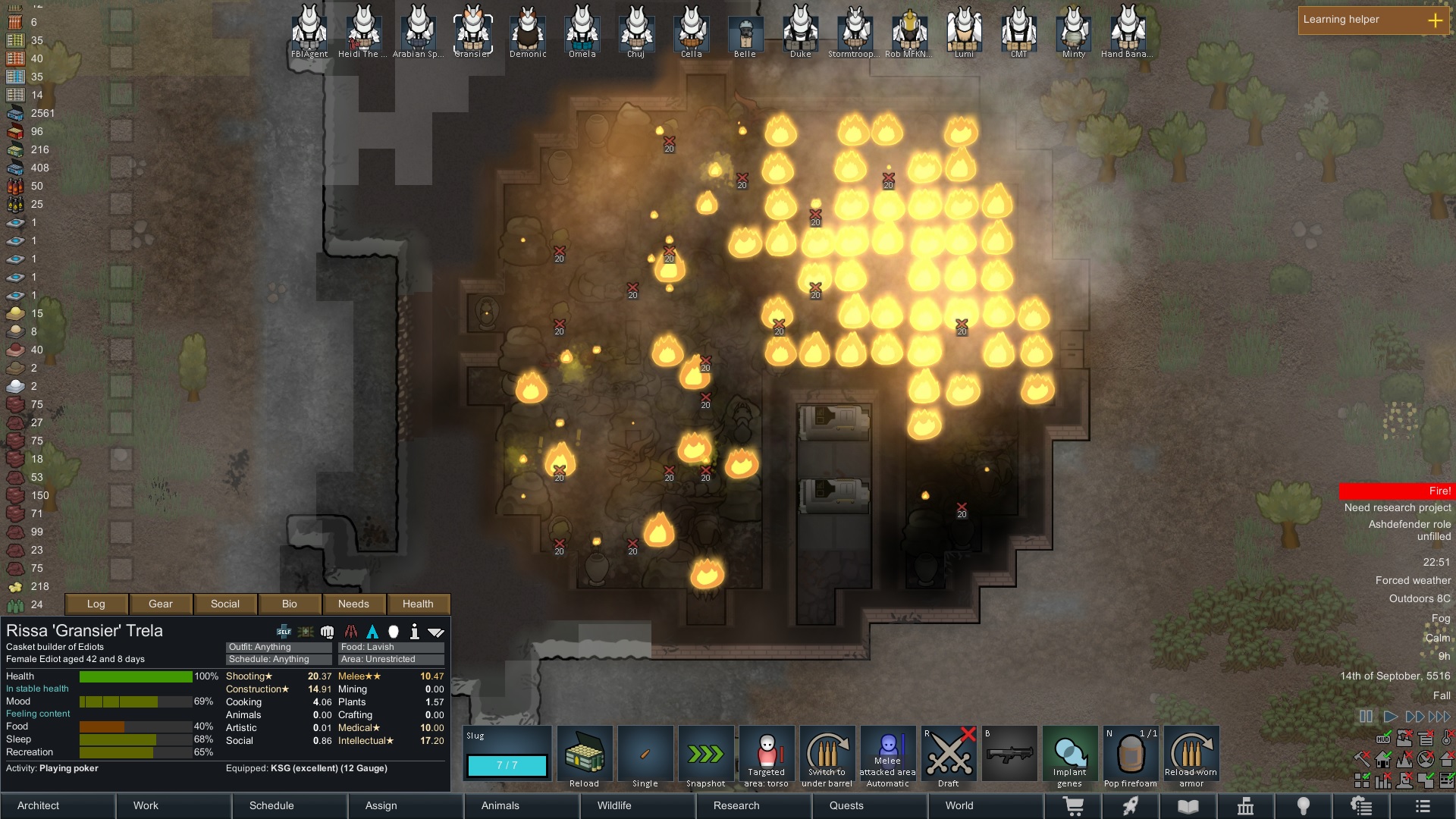Show the Needs tab
Viewport: 1456px width, 819px height.
click(353, 604)
